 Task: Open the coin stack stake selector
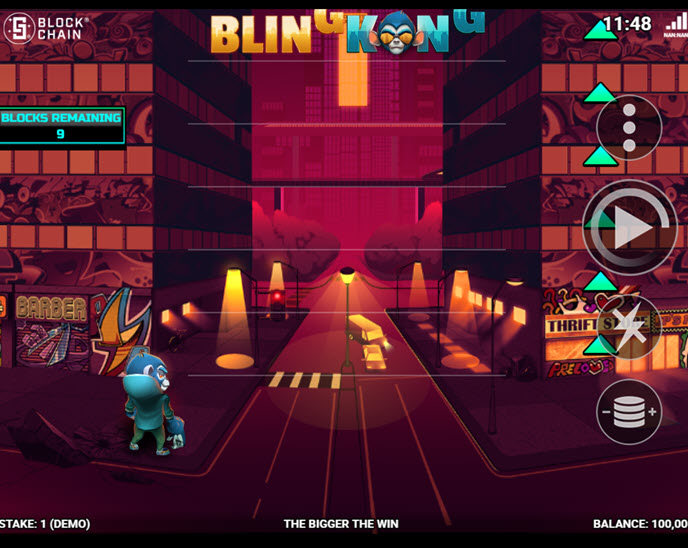click(629, 411)
